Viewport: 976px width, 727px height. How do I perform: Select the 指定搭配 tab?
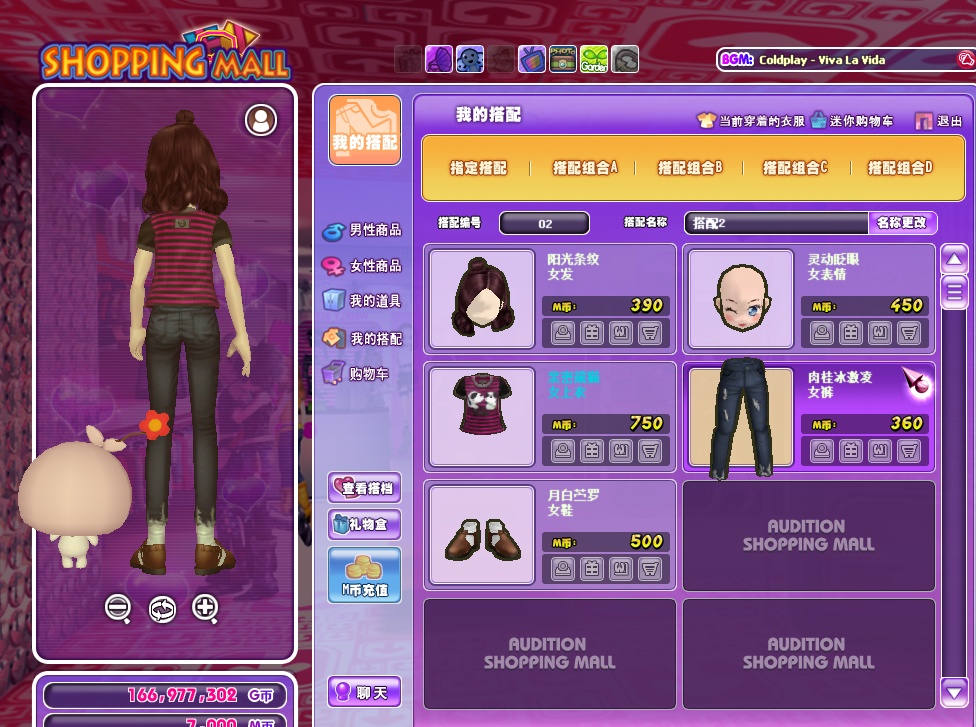(x=478, y=168)
